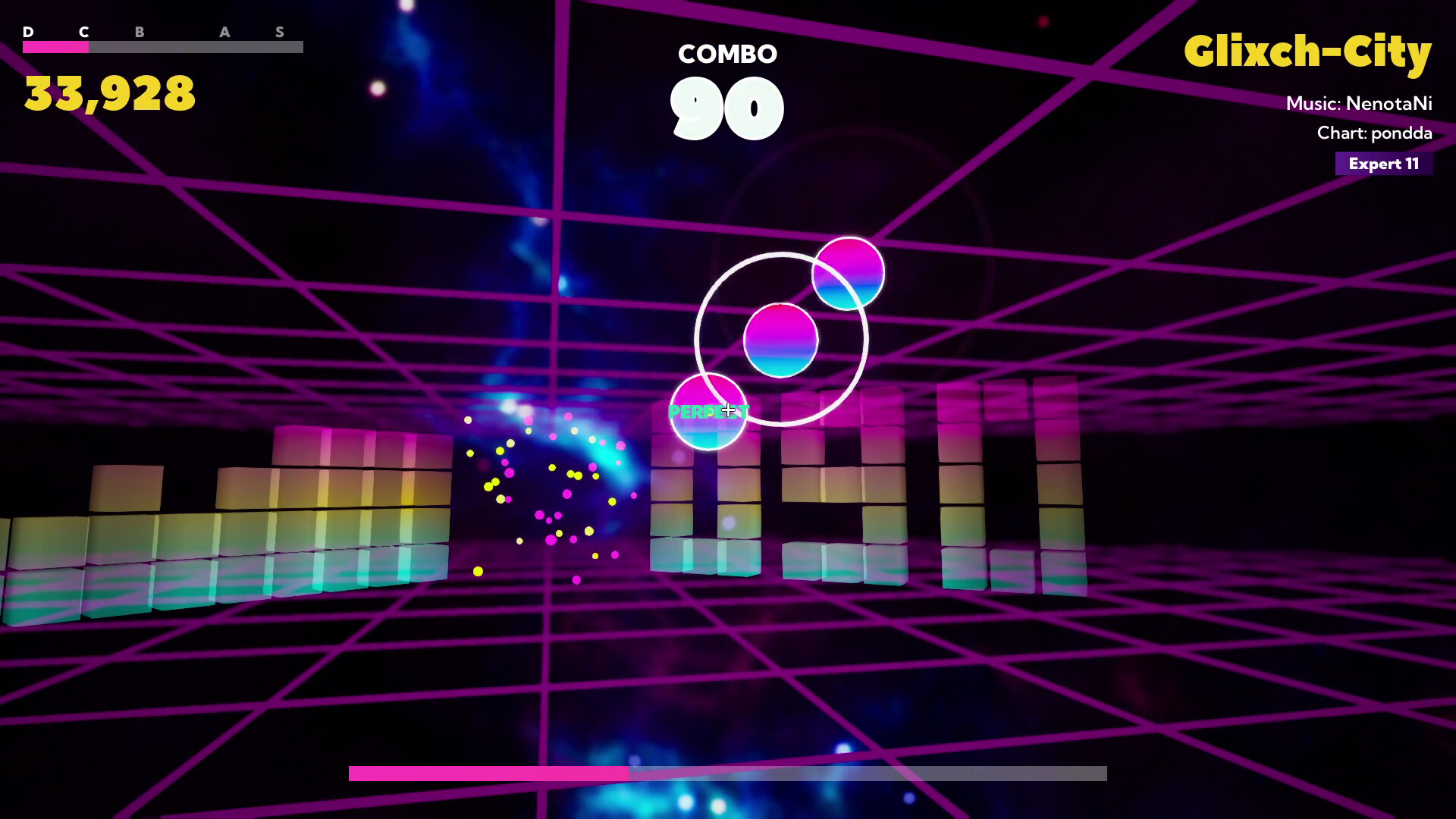The image size is (1456, 819).
Task: Click the COMBO 90 counter display
Action: click(727, 83)
